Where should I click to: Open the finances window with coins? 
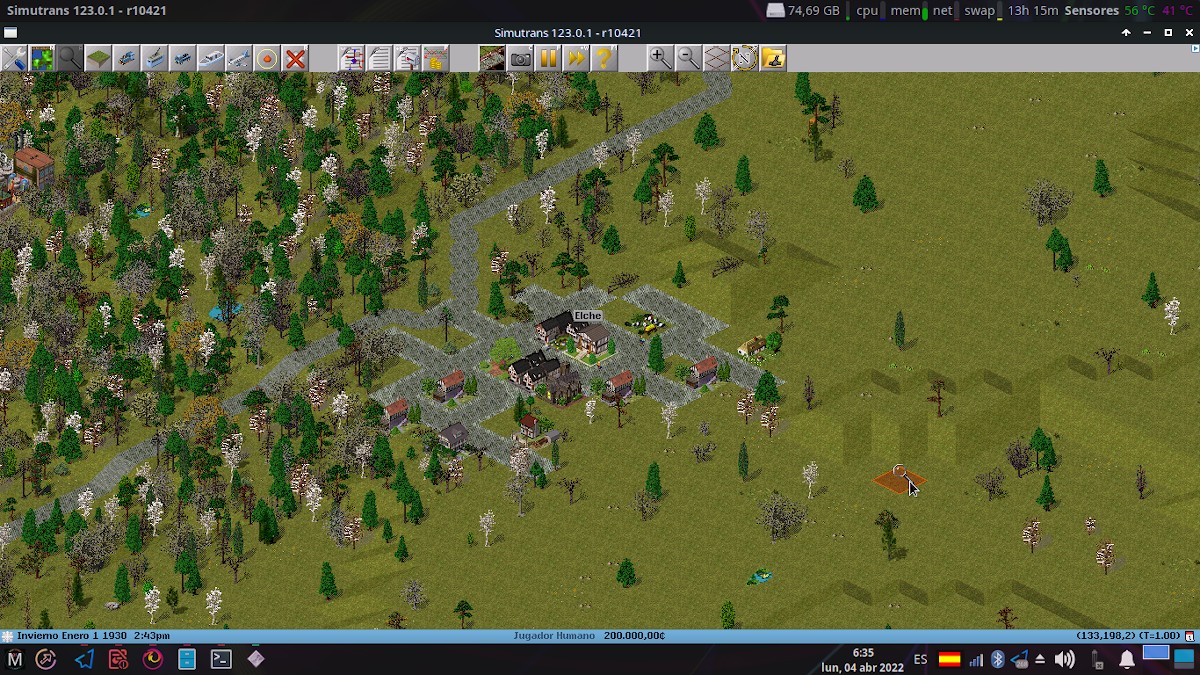tap(435, 58)
